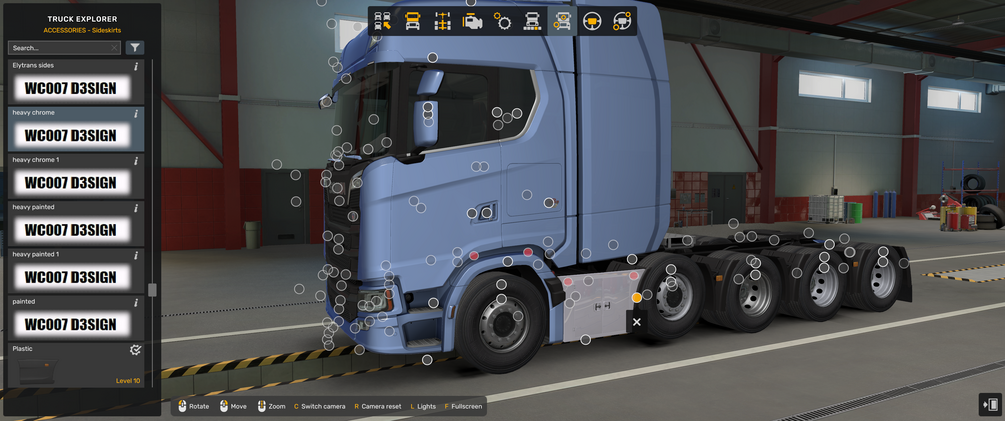1005x421 pixels.
Task: Open the truck selection toolbar icon
Action: 383,21
